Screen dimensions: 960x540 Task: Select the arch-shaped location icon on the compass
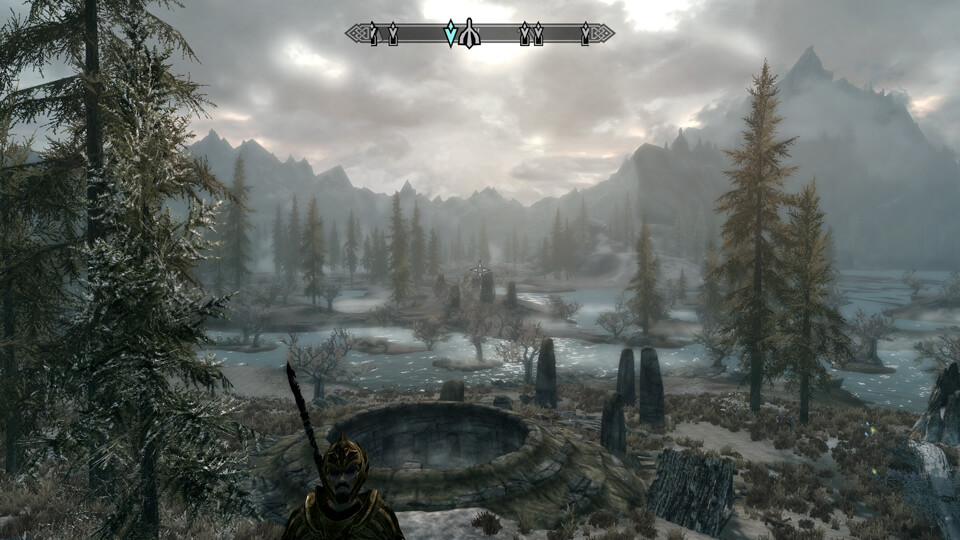coord(470,35)
